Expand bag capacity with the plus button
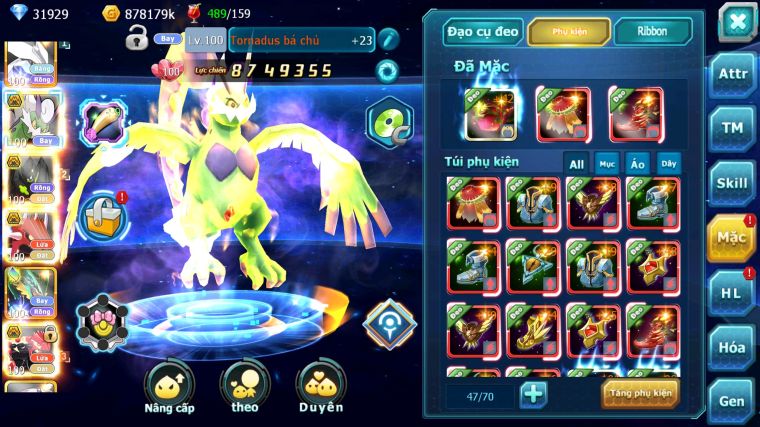Viewport: 760px width, 427px height. tap(534, 394)
